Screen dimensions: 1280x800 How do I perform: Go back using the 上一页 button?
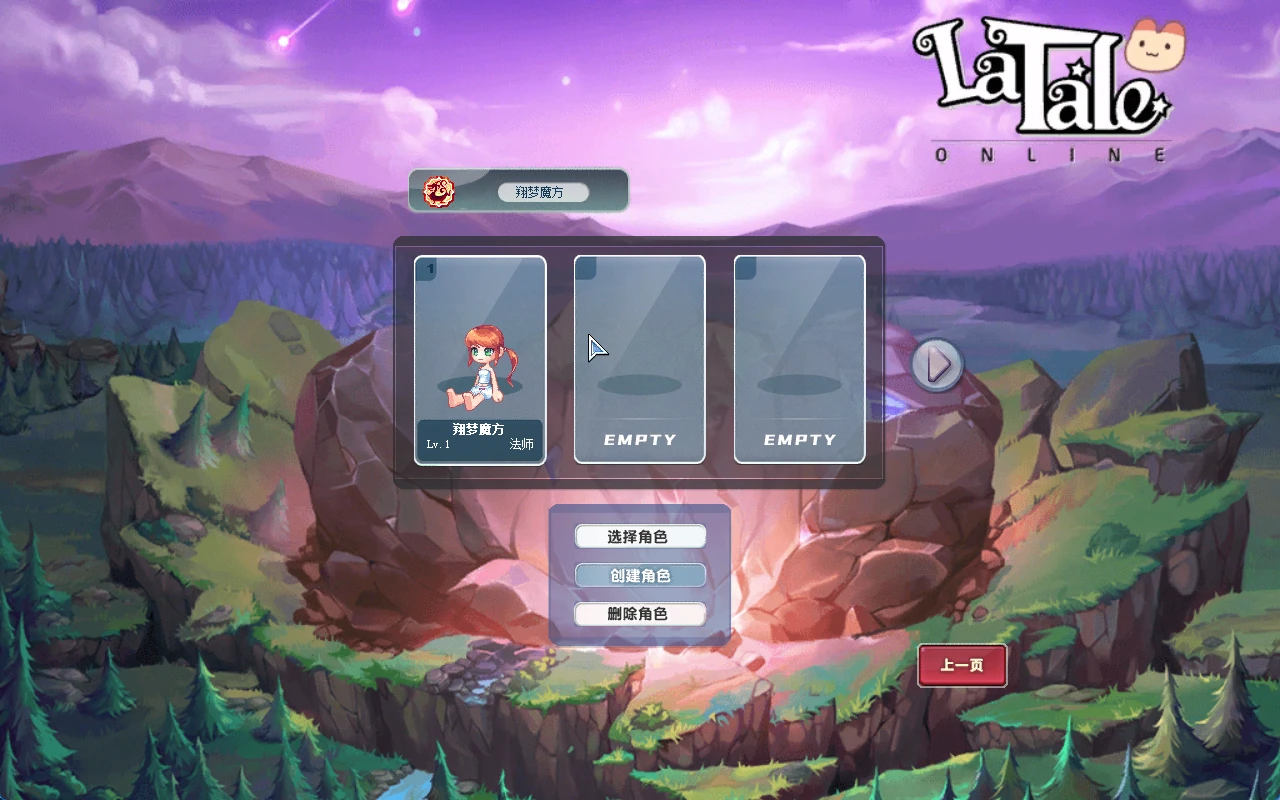click(x=961, y=665)
